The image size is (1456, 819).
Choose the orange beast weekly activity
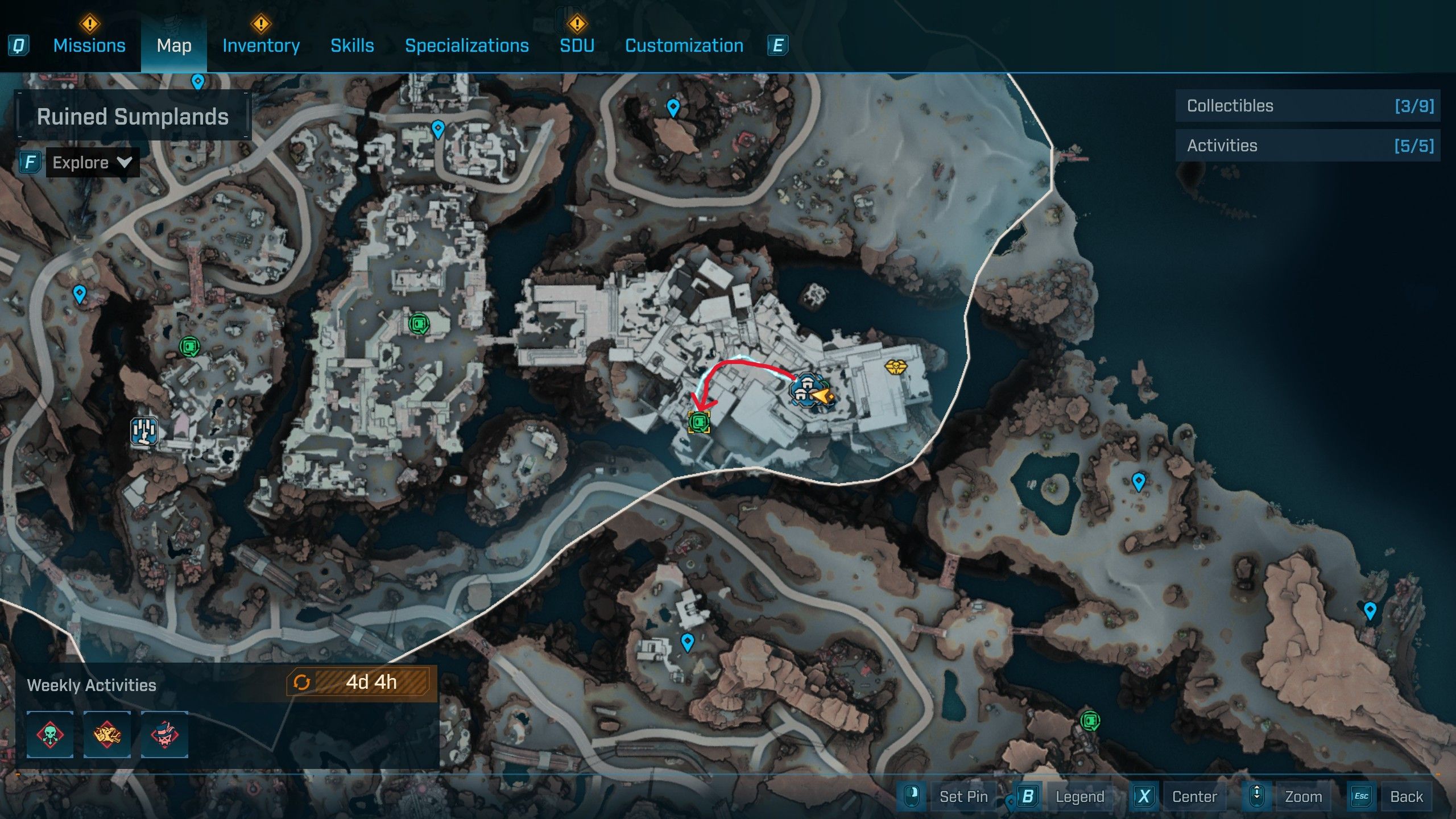[107, 734]
